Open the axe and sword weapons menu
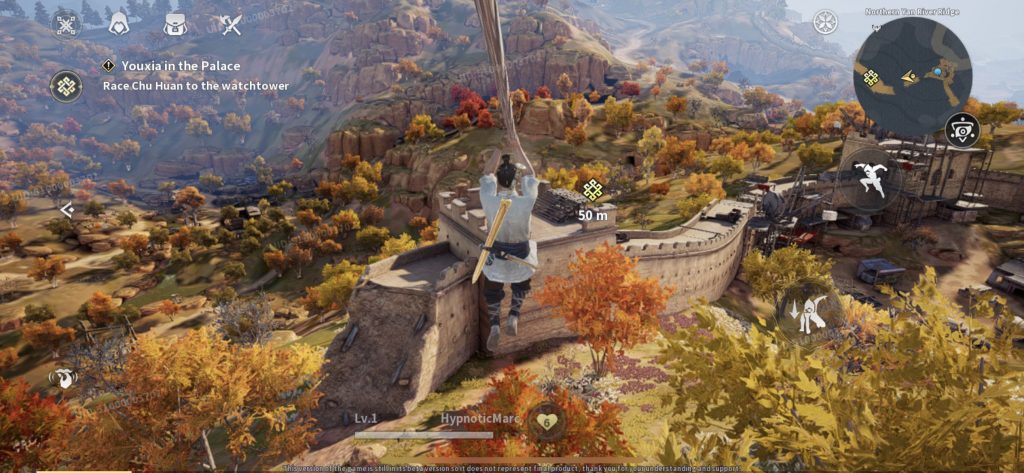This screenshot has width=1024, height=473. coord(230,23)
